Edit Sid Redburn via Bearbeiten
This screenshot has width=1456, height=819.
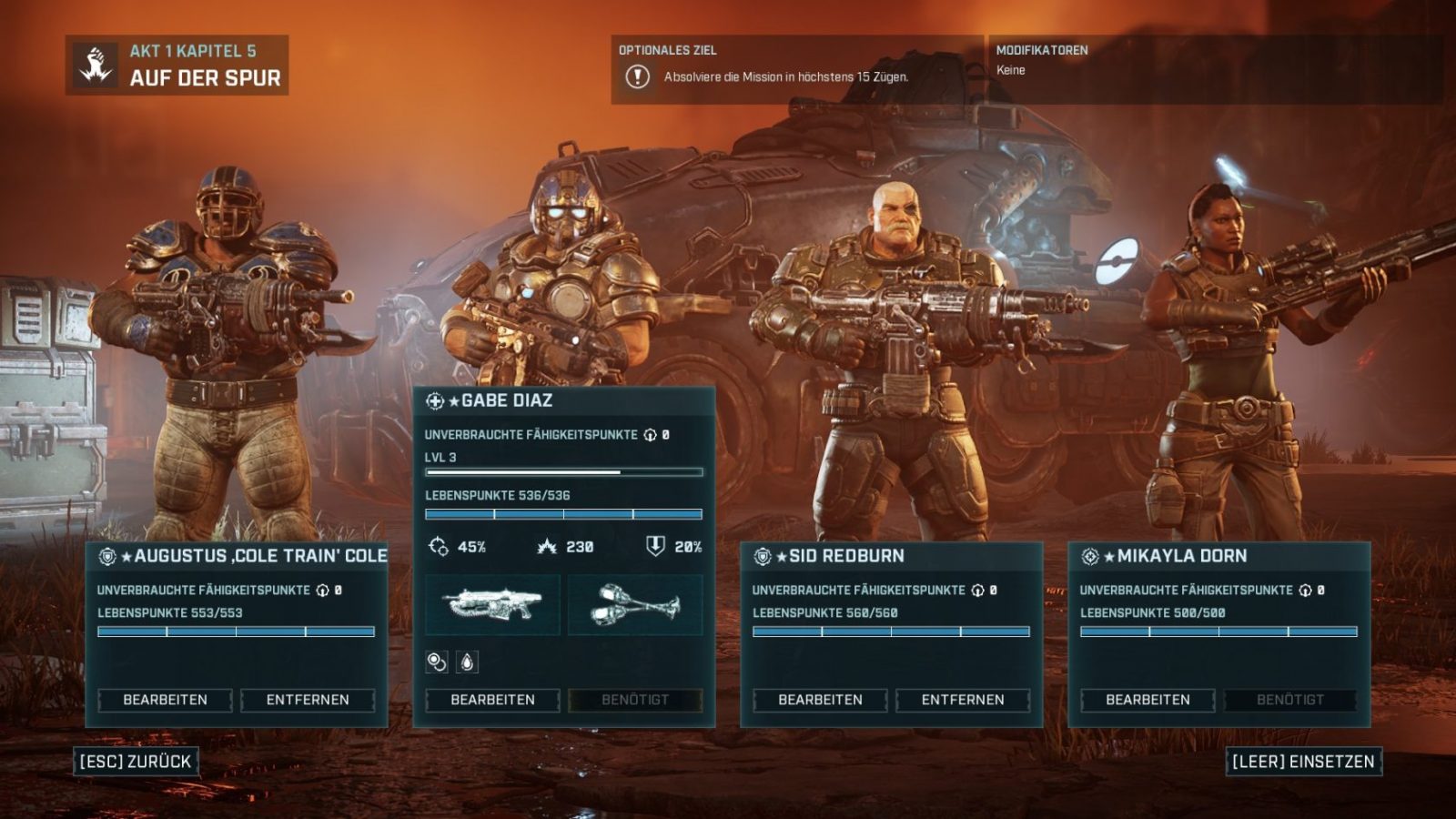820,700
